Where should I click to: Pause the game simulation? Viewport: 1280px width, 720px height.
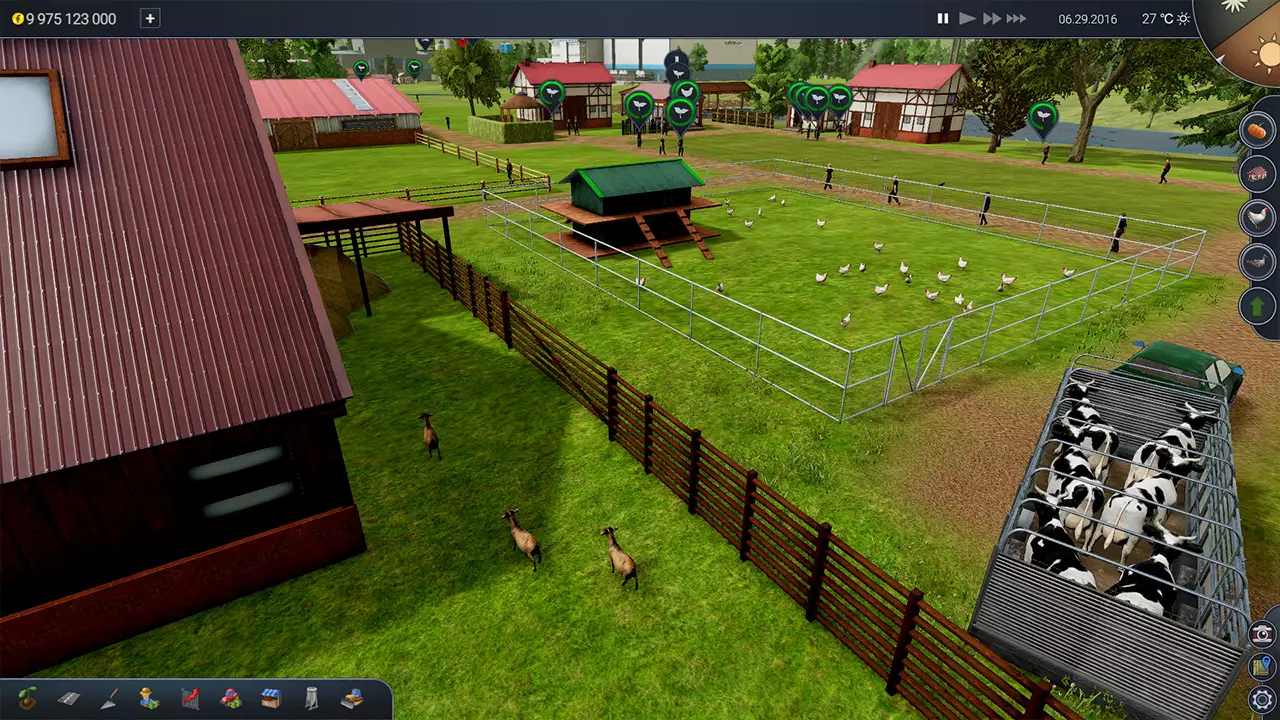click(942, 18)
